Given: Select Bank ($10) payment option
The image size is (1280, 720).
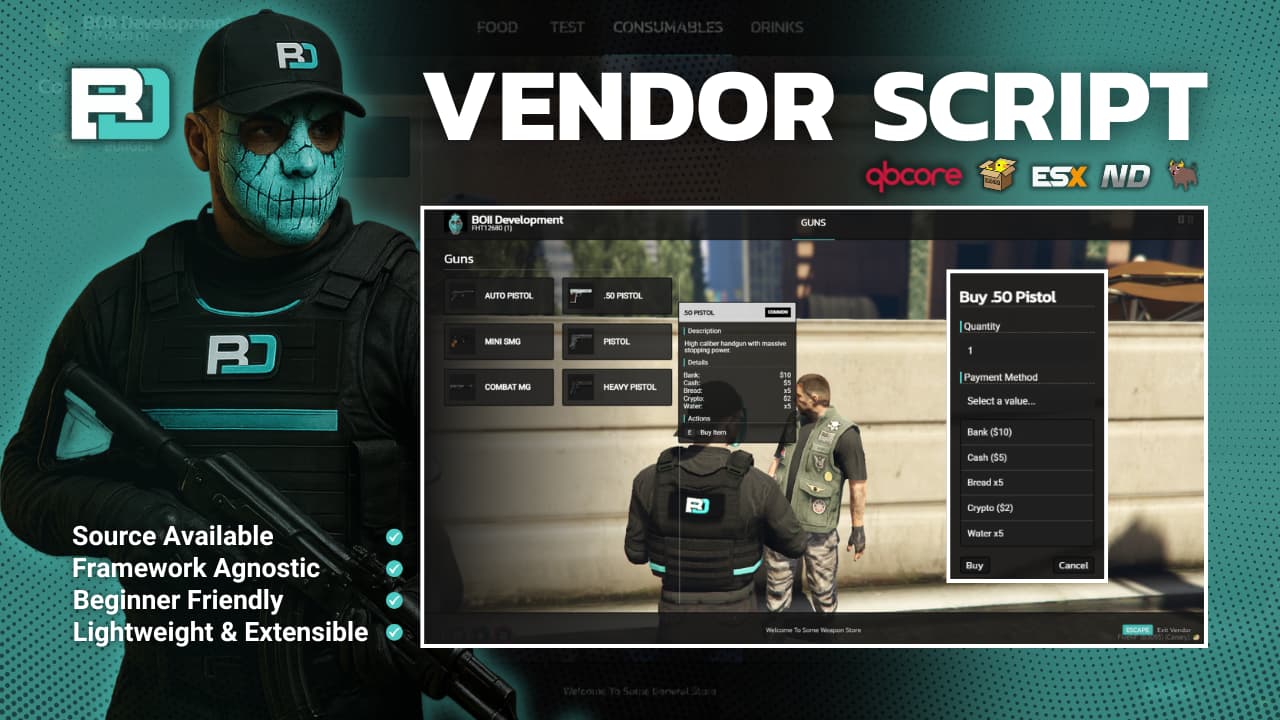Looking at the screenshot, I should coord(1026,431).
